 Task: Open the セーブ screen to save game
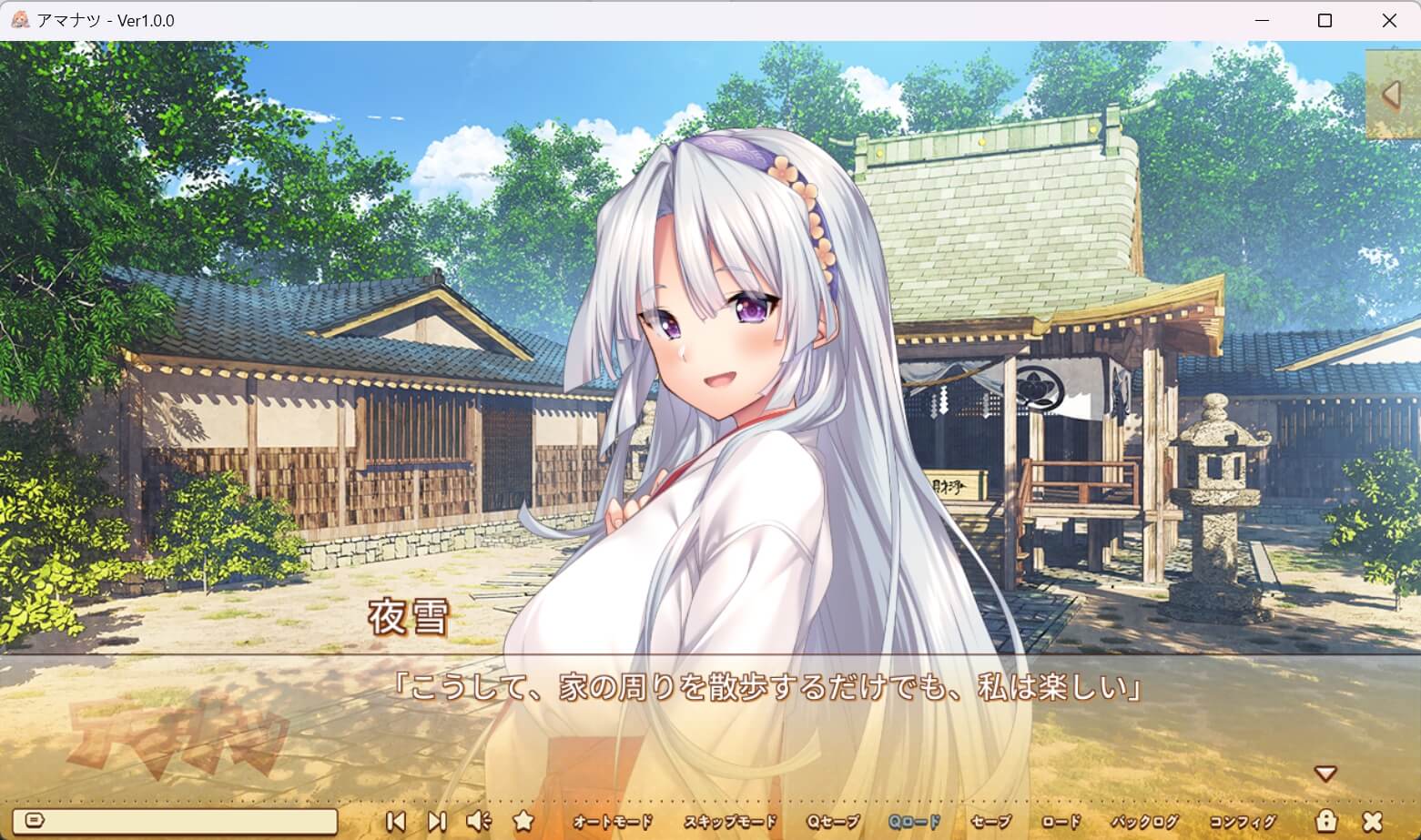click(x=989, y=820)
